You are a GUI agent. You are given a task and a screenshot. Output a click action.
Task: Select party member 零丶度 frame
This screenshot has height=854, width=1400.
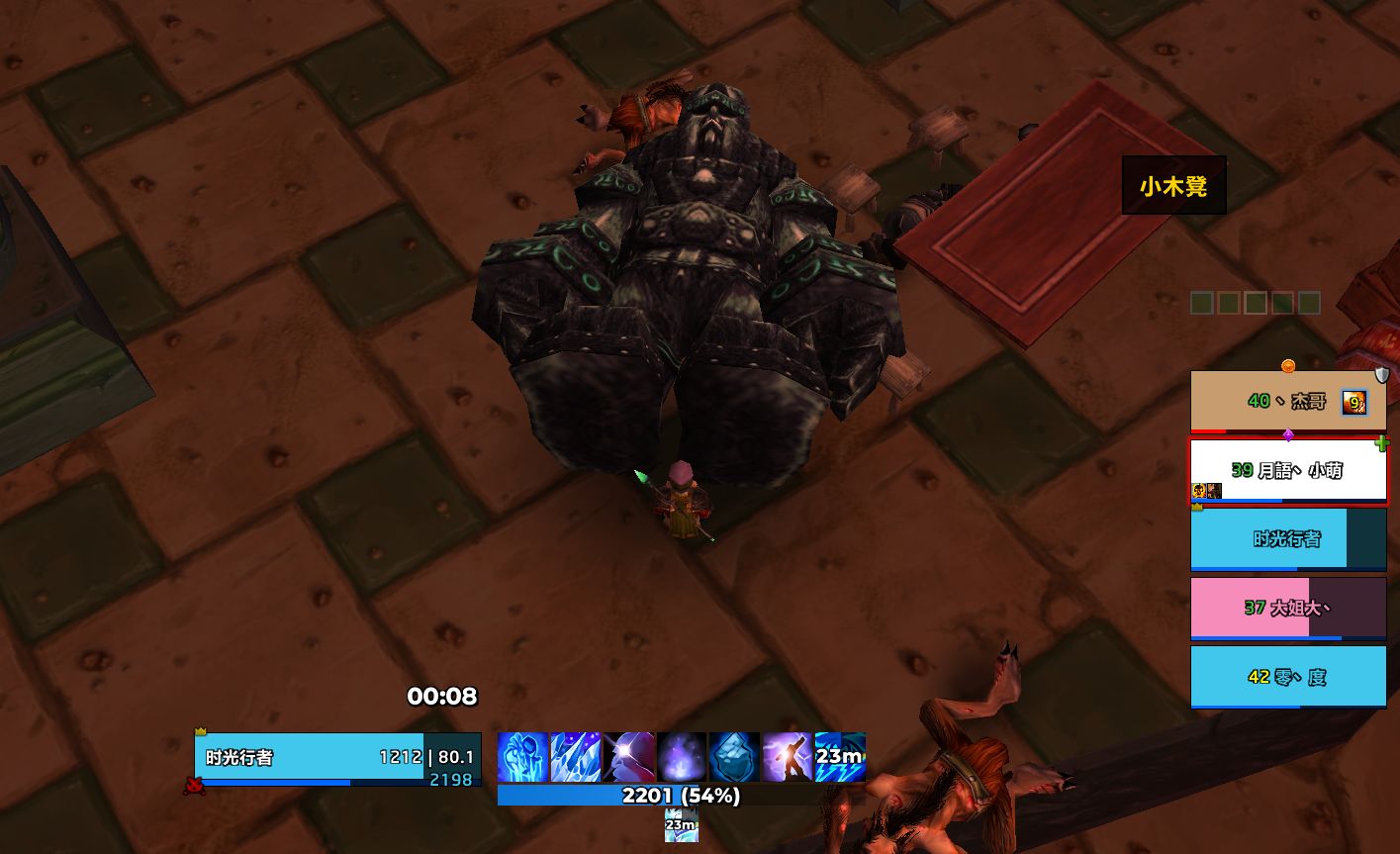click(x=1287, y=677)
